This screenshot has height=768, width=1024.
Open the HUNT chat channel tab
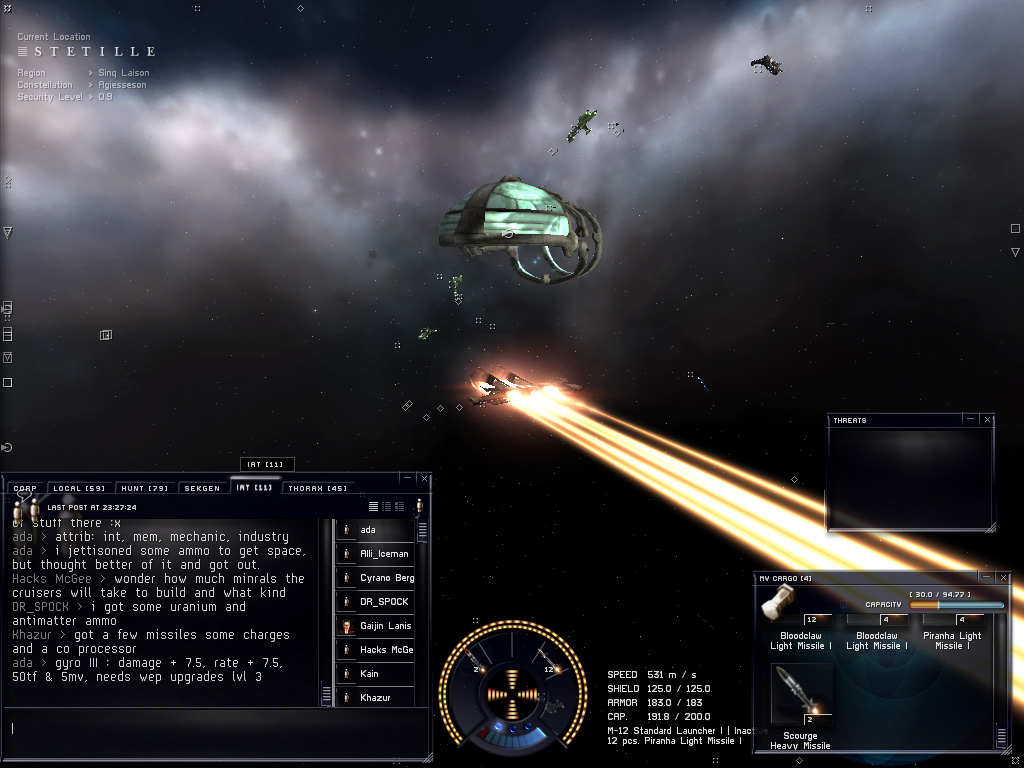point(145,488)
